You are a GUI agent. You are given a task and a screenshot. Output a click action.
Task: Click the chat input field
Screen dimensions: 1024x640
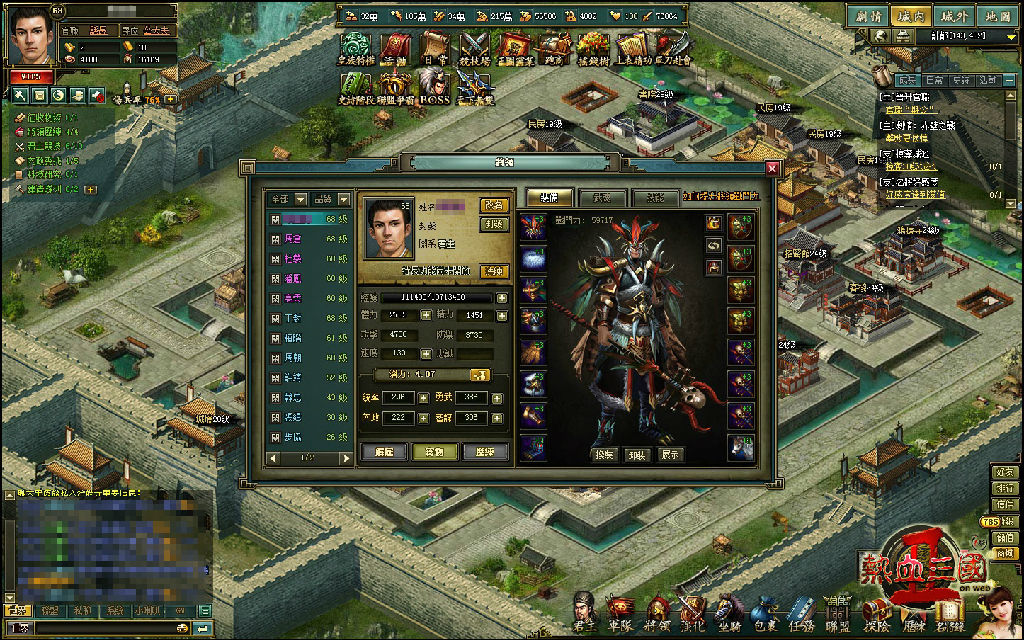(x=100, y=628)
